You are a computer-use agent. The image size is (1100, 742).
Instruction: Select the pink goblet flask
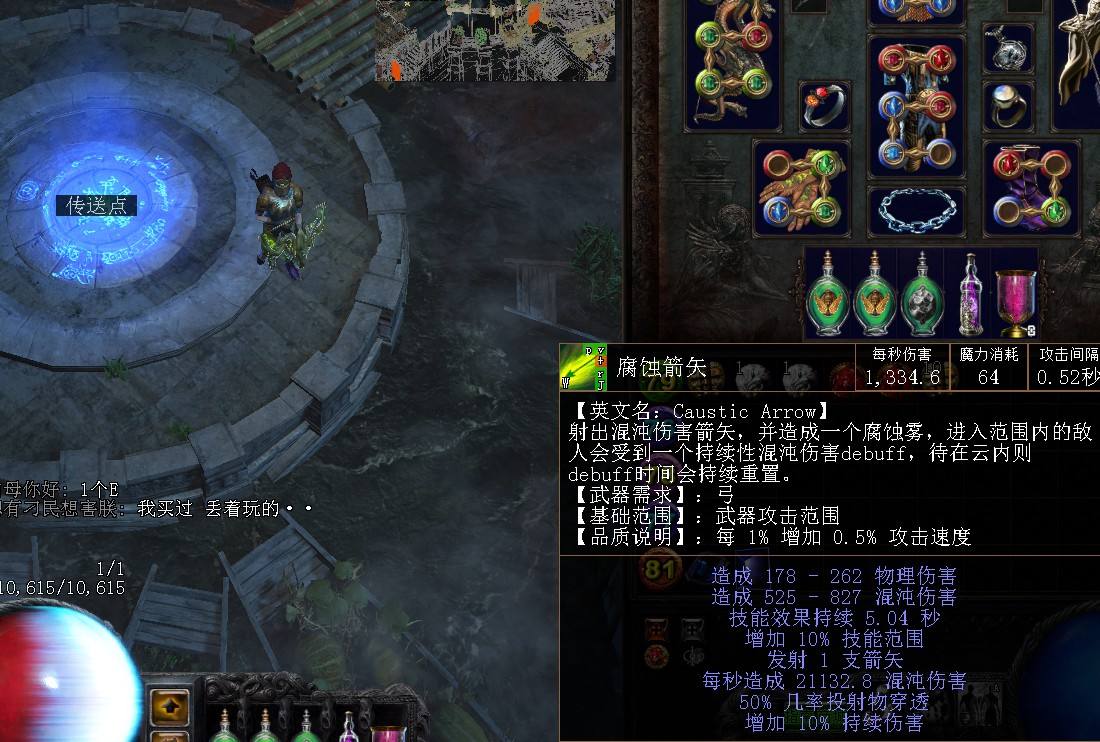pyautogui.click(x=1015, y=297)
